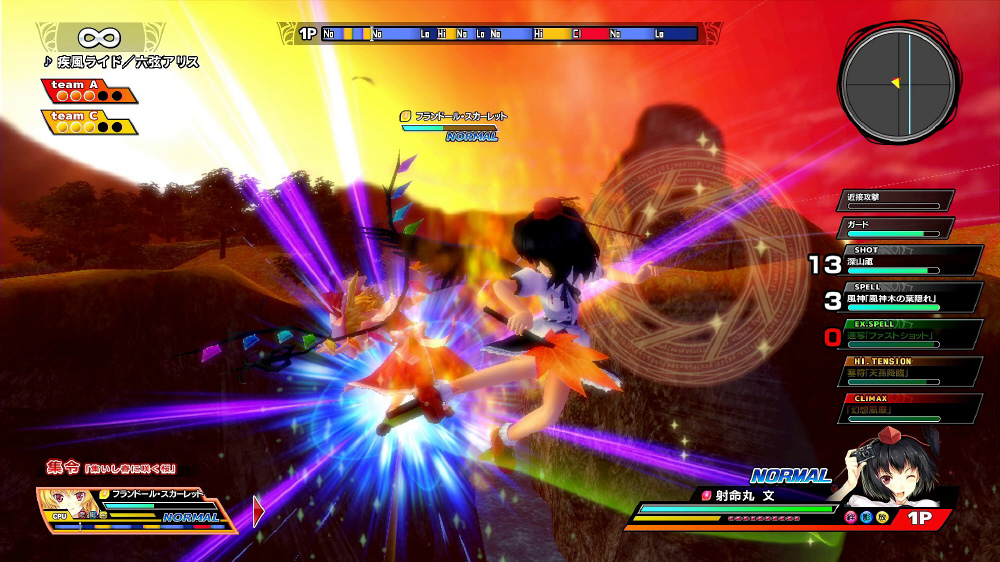
Task: Click the circular radar minimap
Action: pos(895,81)
